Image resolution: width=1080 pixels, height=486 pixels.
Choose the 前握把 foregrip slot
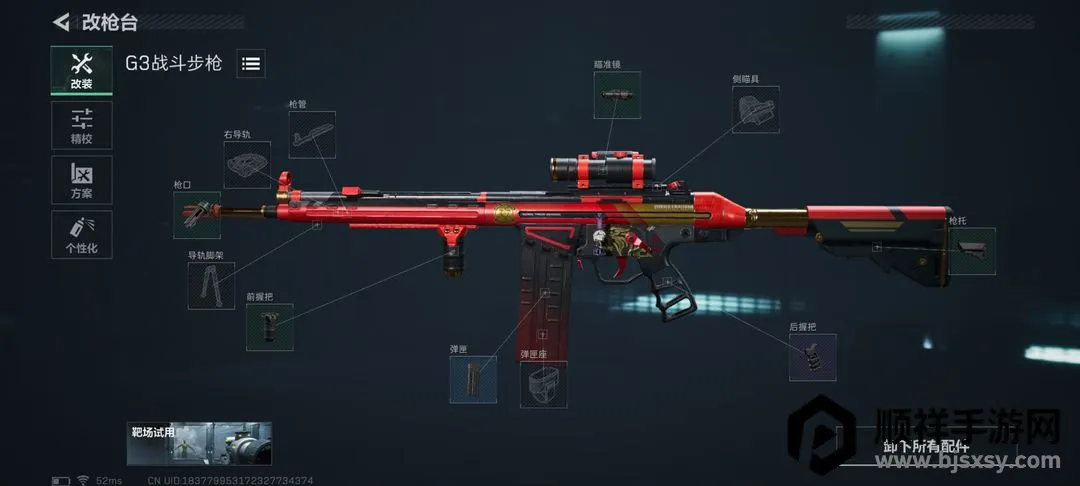[x=270, y=327]
